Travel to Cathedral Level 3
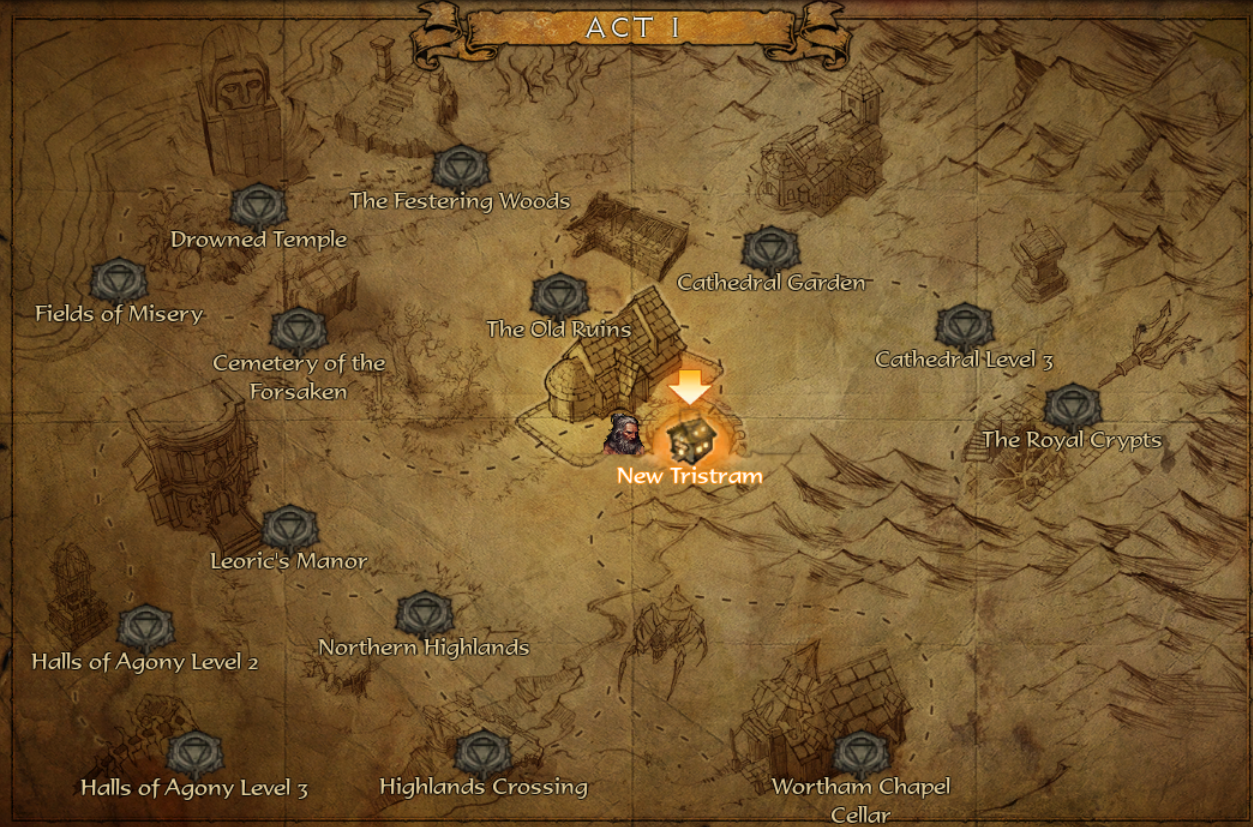The height and width of the screenshot is (827, 1253). pyautogui.click(x=964, y=327)
